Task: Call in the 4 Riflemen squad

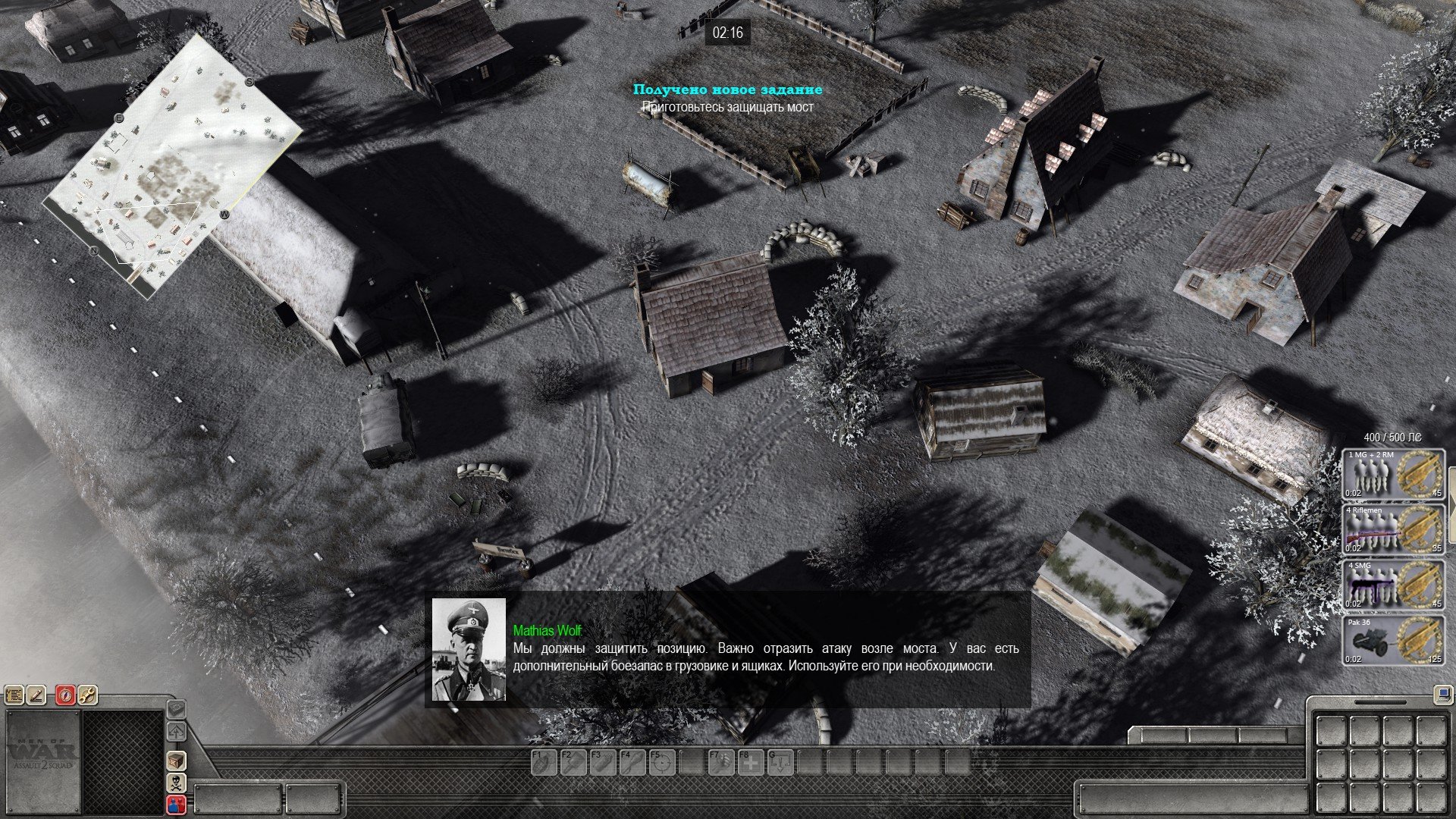Action: (1394, 529)
